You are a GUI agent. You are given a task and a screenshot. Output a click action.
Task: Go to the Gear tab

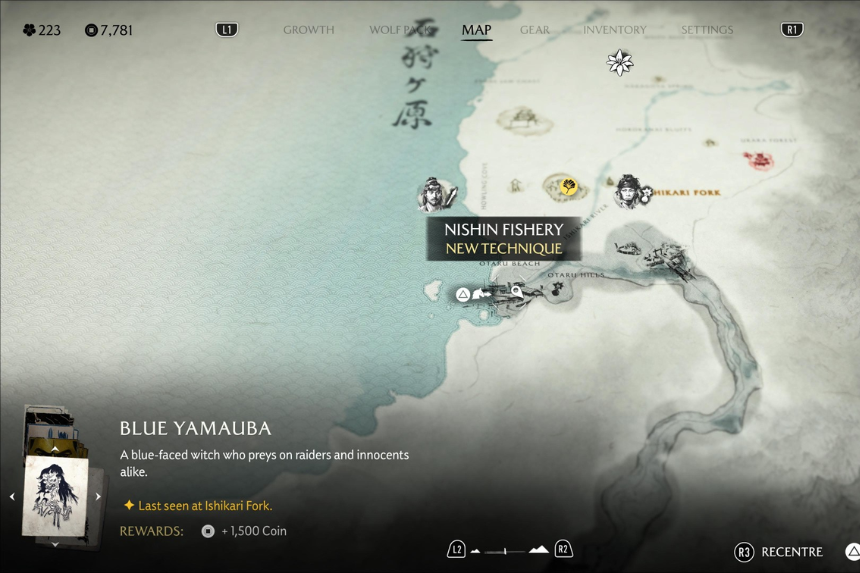pos(535,30)
